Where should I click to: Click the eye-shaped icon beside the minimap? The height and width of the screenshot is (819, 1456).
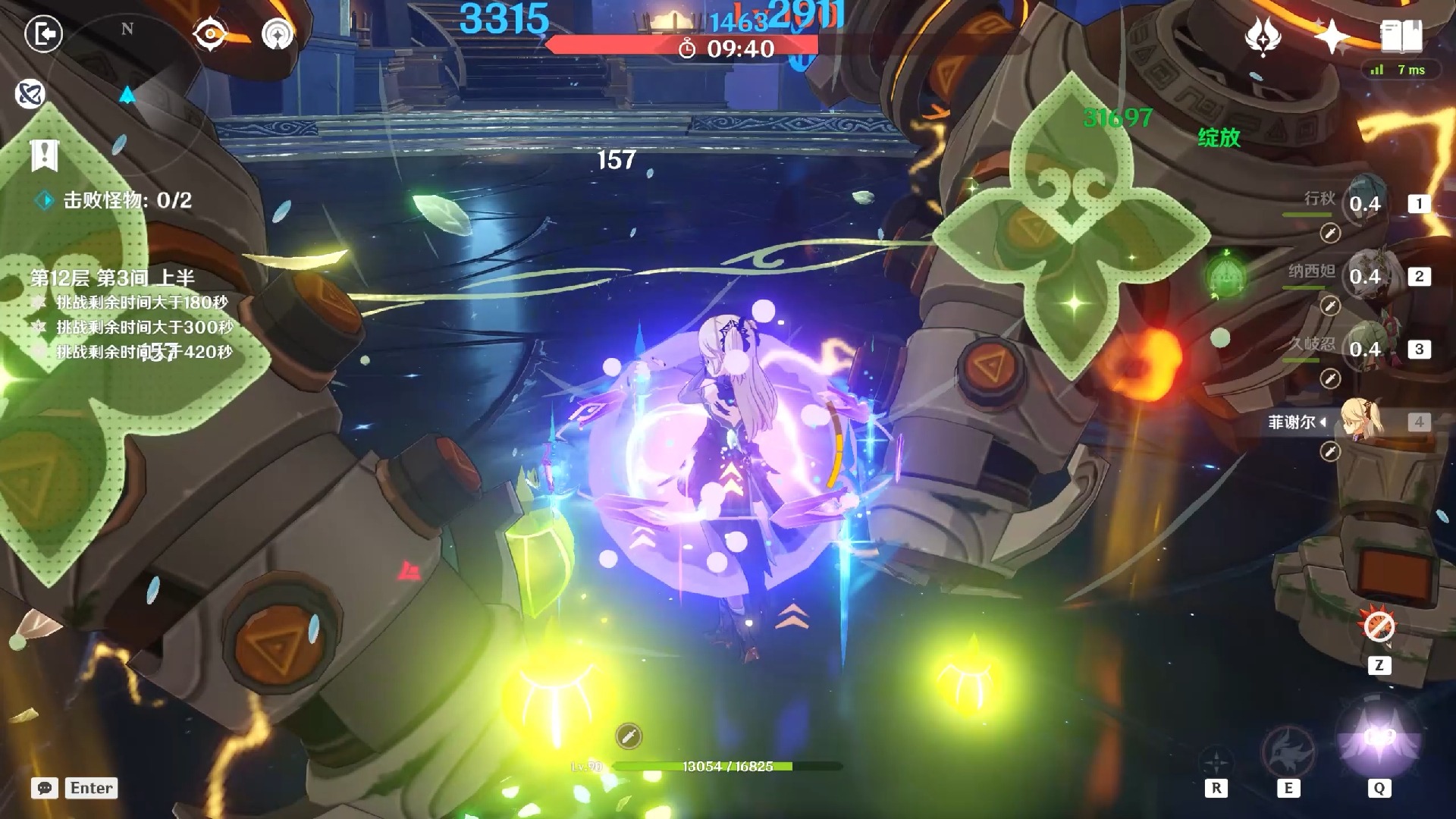pos(210,34)
